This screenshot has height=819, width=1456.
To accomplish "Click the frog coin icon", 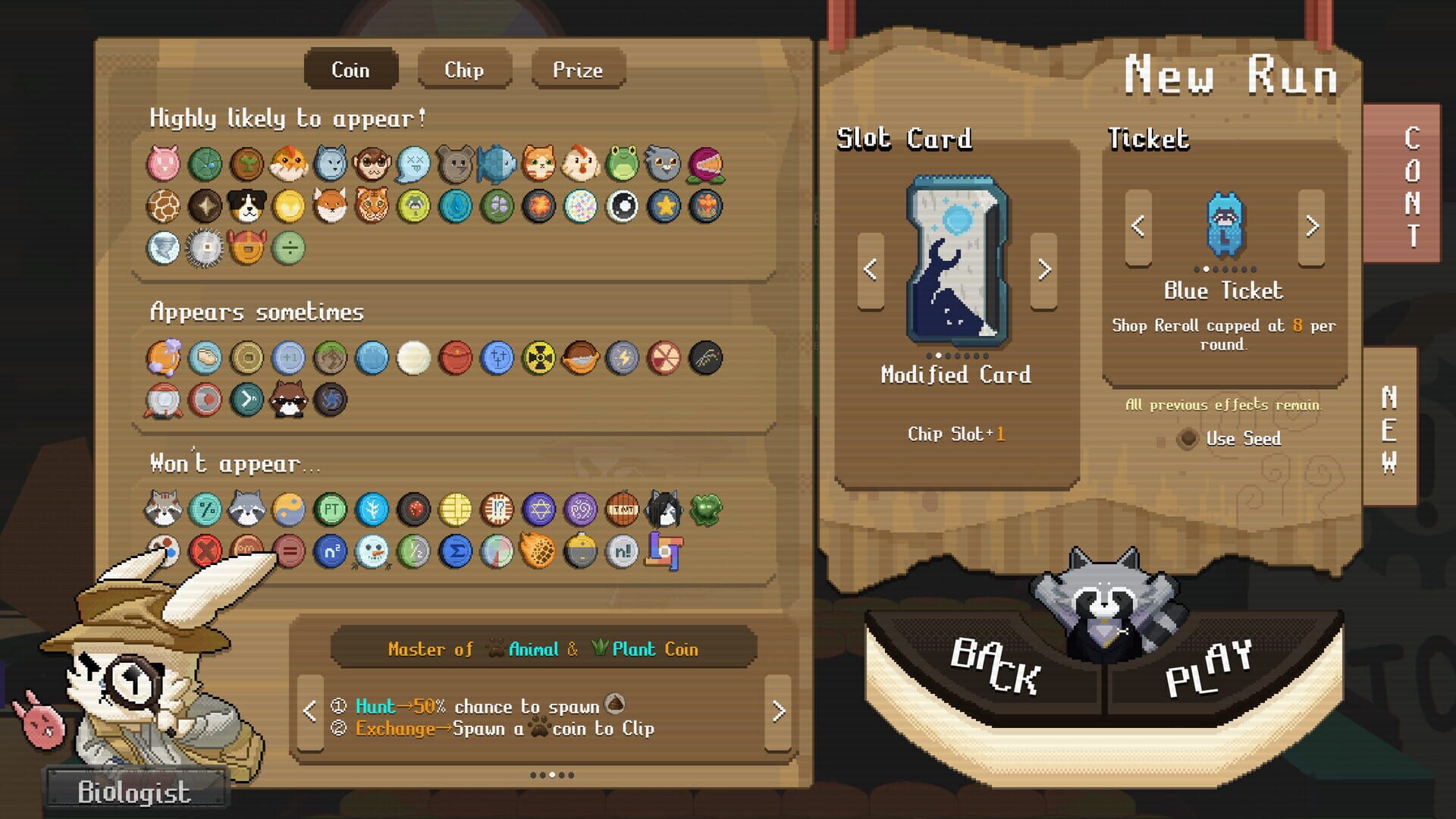I will coord(623,164).
